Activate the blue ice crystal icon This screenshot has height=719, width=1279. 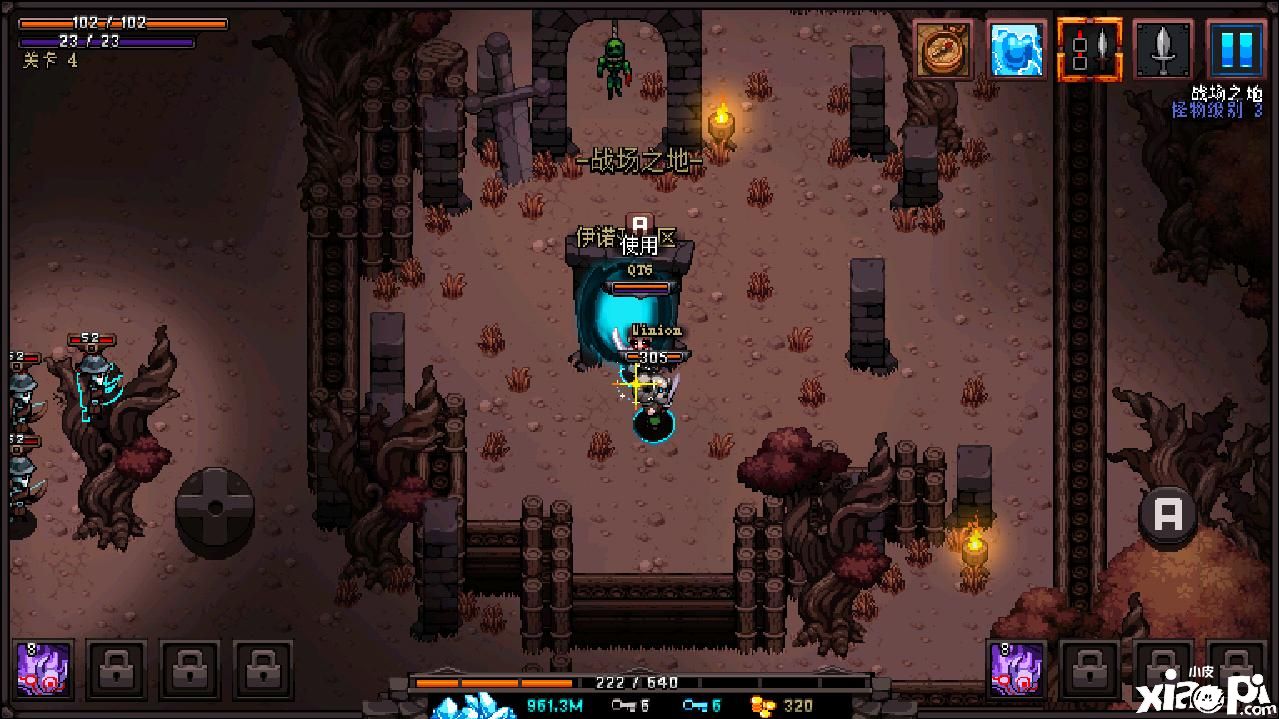coord(1016,49)
